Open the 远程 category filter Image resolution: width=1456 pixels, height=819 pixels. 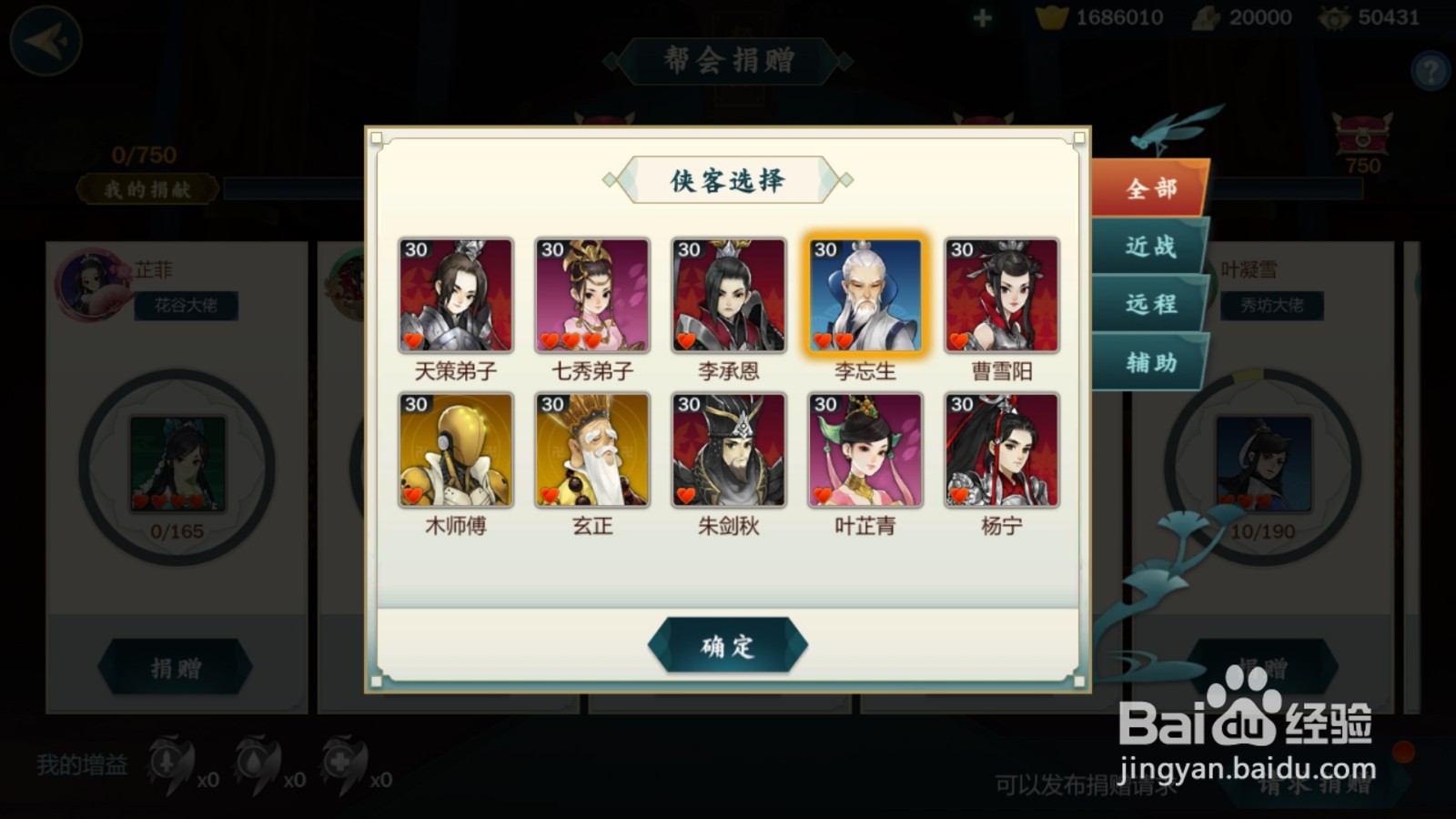click(x=1149, y=305)
